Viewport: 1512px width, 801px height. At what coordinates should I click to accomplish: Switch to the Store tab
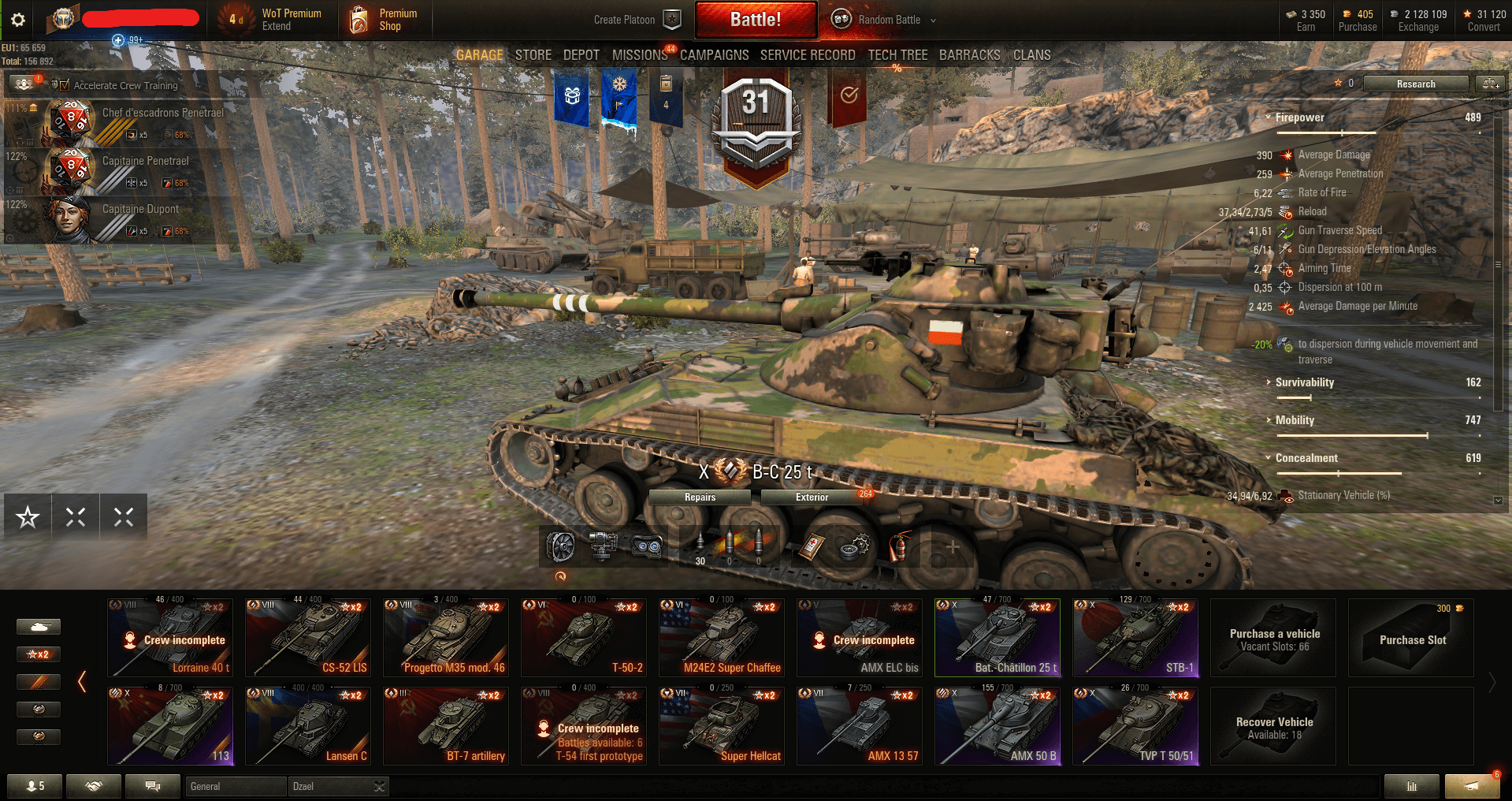pos(533,55)
